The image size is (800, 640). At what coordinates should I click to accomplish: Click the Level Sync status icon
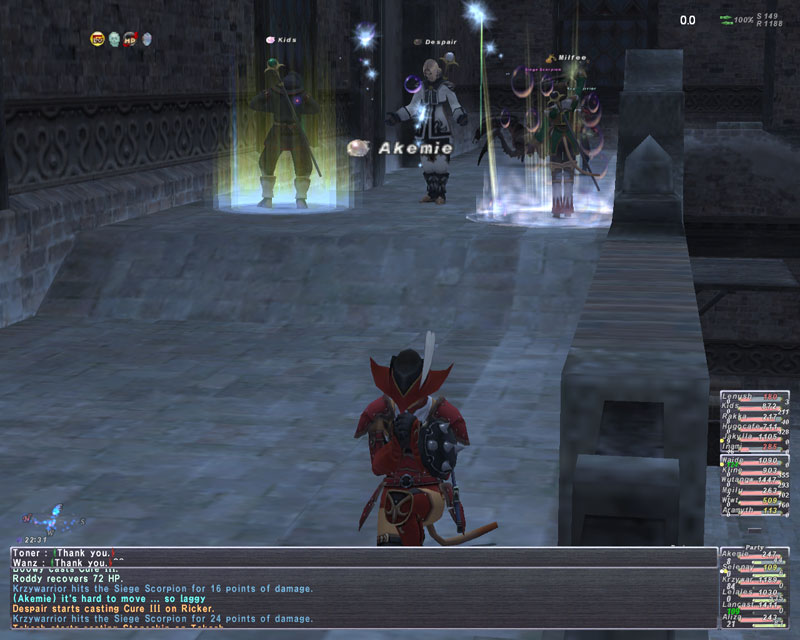pyautogui.click(x=97, y=39)
